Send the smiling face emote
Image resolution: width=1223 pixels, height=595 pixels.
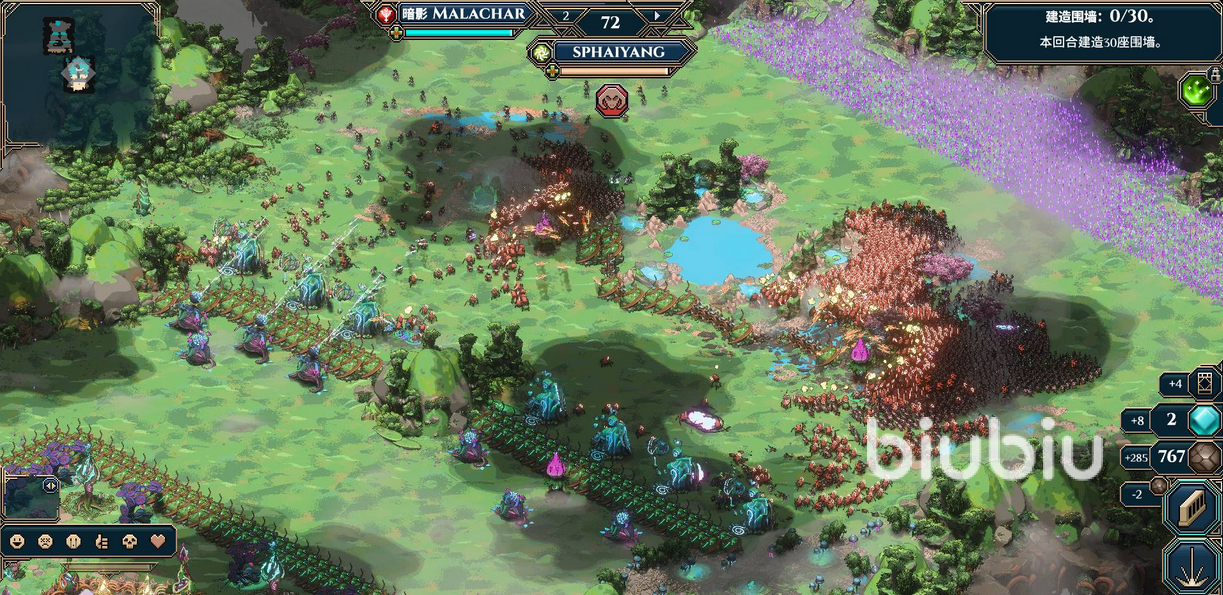17,541
